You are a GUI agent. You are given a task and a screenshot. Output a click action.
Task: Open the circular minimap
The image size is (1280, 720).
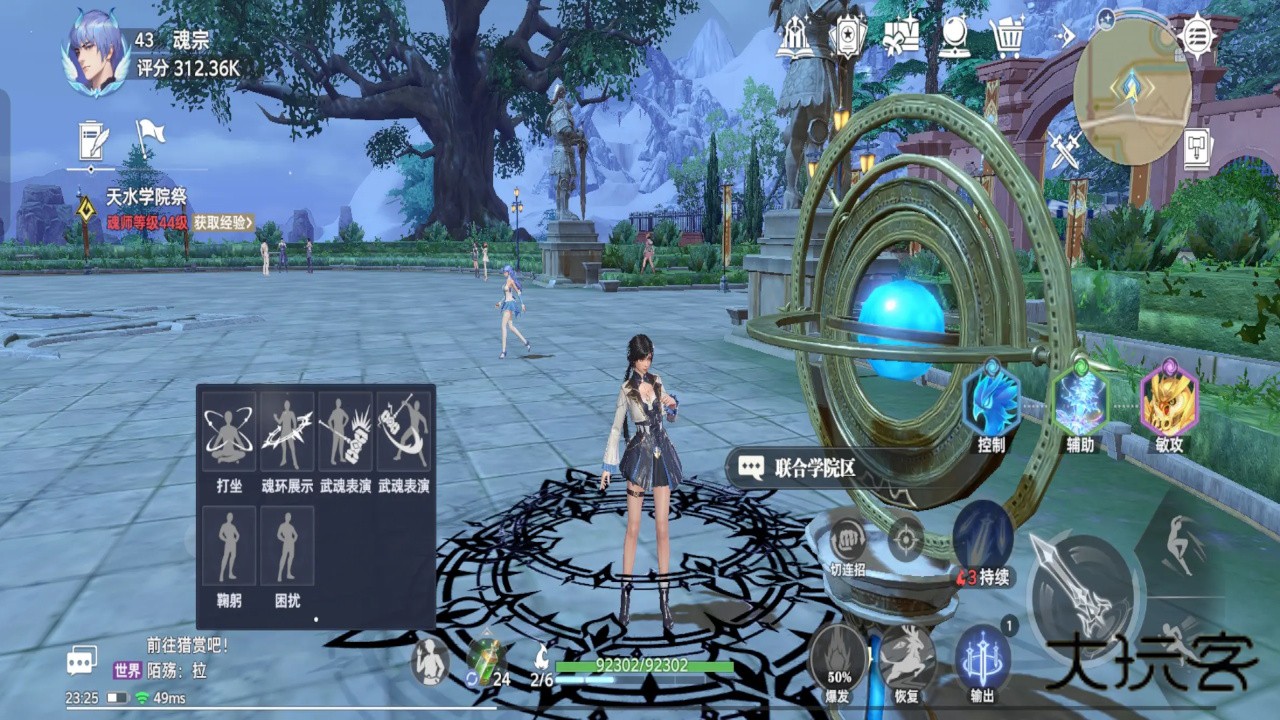tap(1132, 90)
